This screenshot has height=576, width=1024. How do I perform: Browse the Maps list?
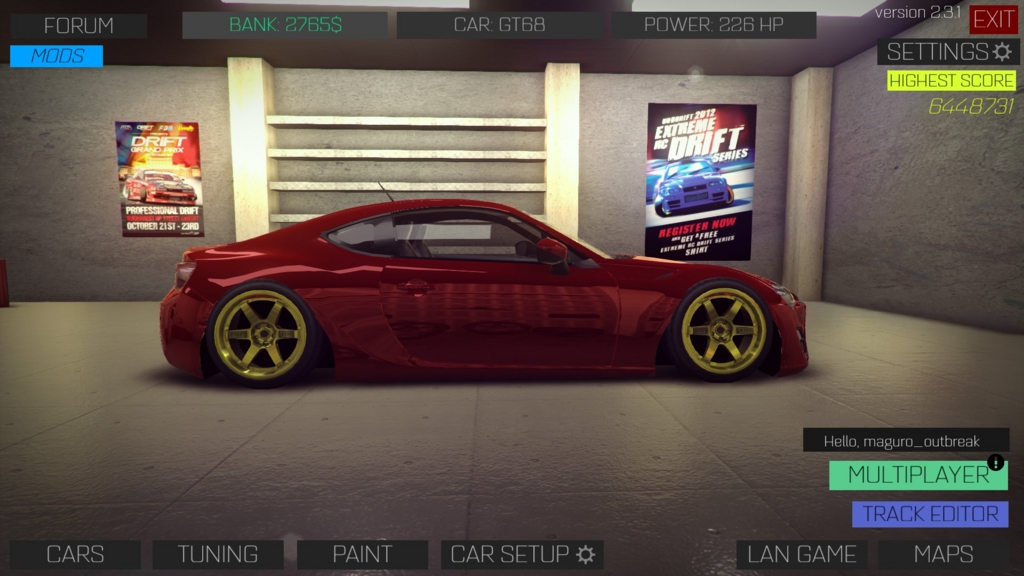(x=943, y=554)
